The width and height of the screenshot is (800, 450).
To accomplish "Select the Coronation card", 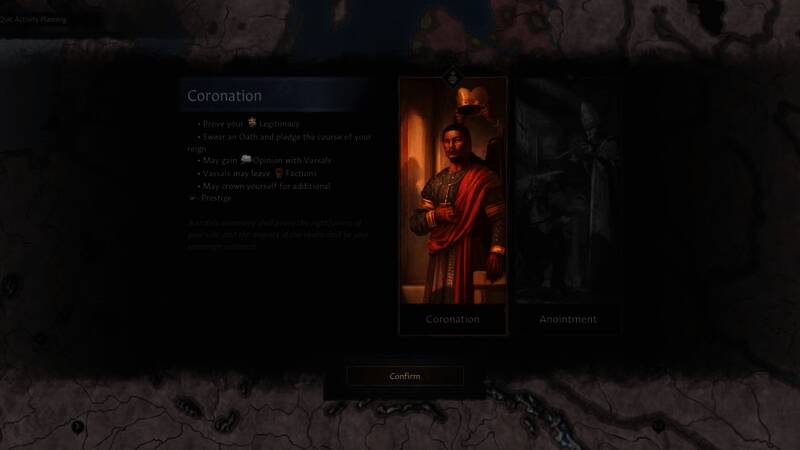I will point(452,205).
